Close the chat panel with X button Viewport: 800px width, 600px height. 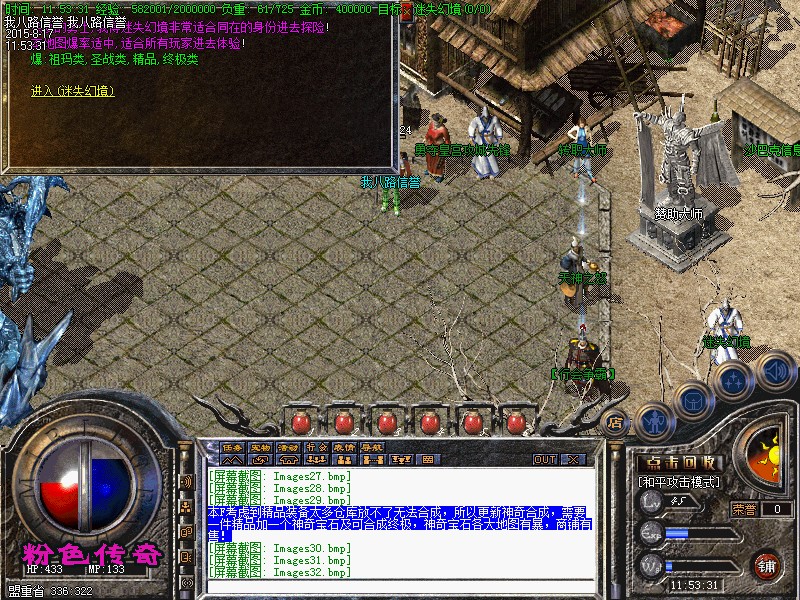click(574, 460)
